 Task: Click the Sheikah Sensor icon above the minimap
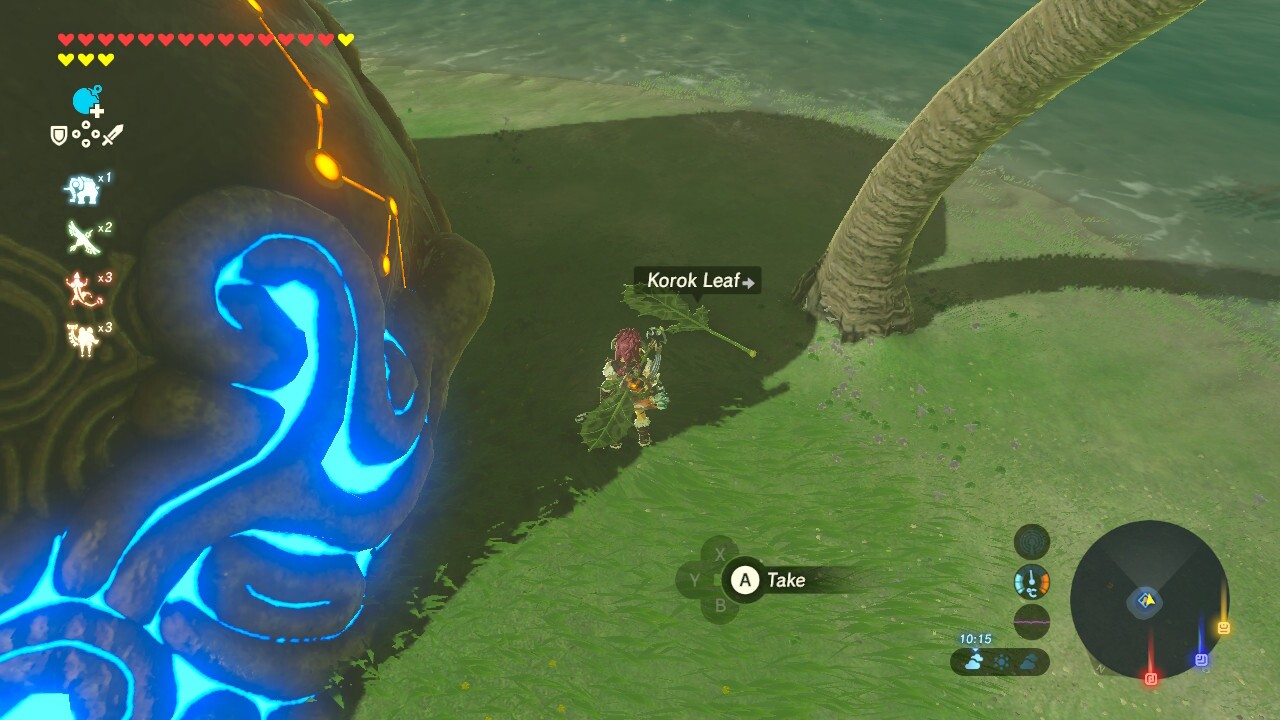point(1032,542)
